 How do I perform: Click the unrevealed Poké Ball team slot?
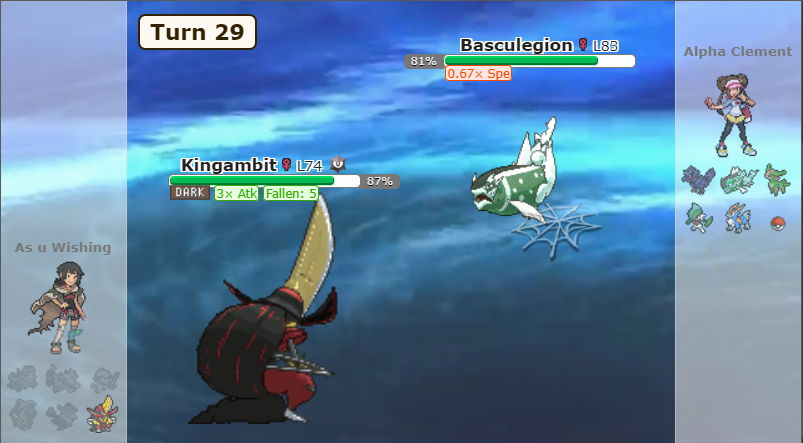point(777,222)
